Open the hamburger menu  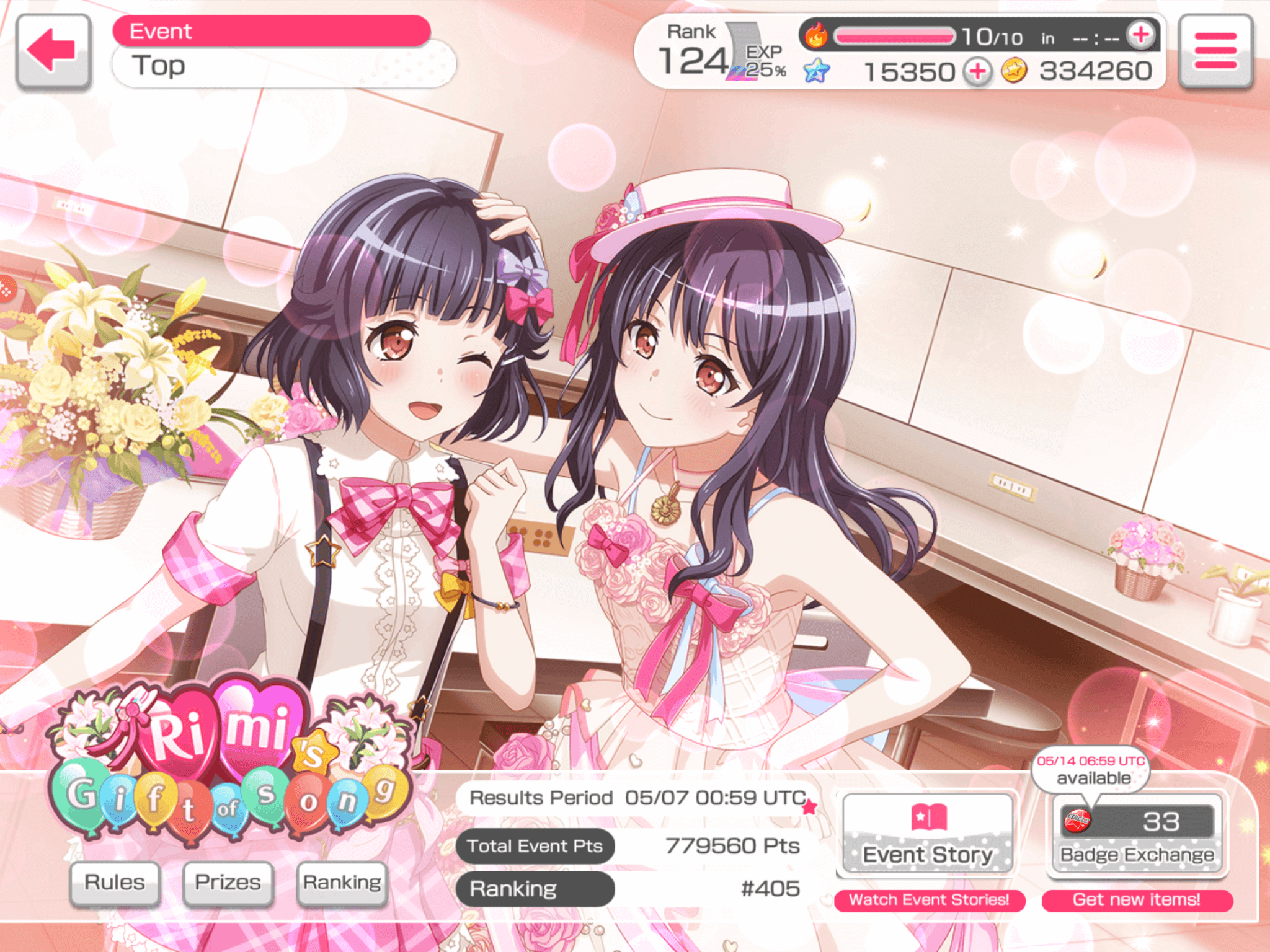pyautogui.click(x=1215, y=51)
